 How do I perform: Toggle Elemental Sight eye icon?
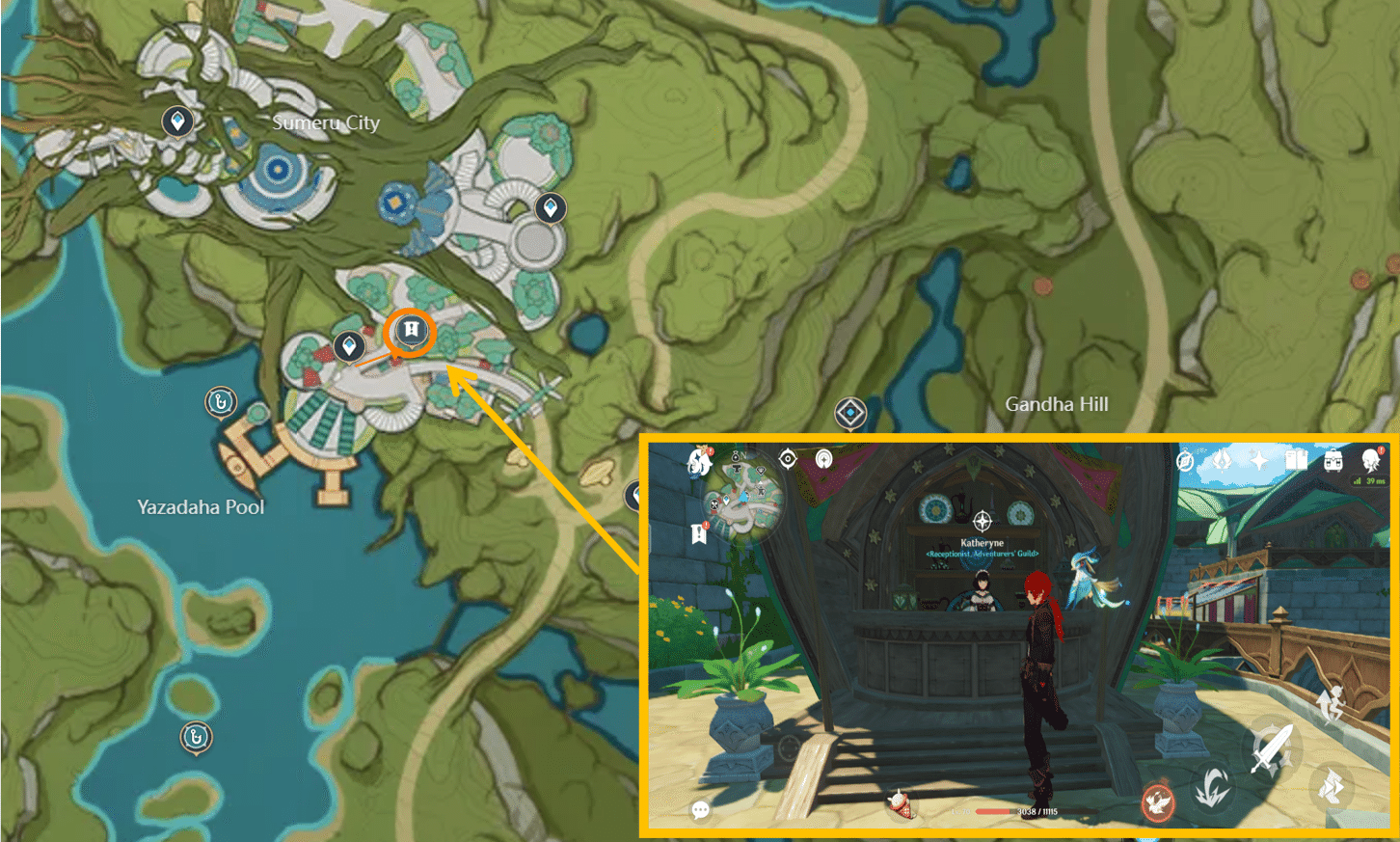point(788,458)
